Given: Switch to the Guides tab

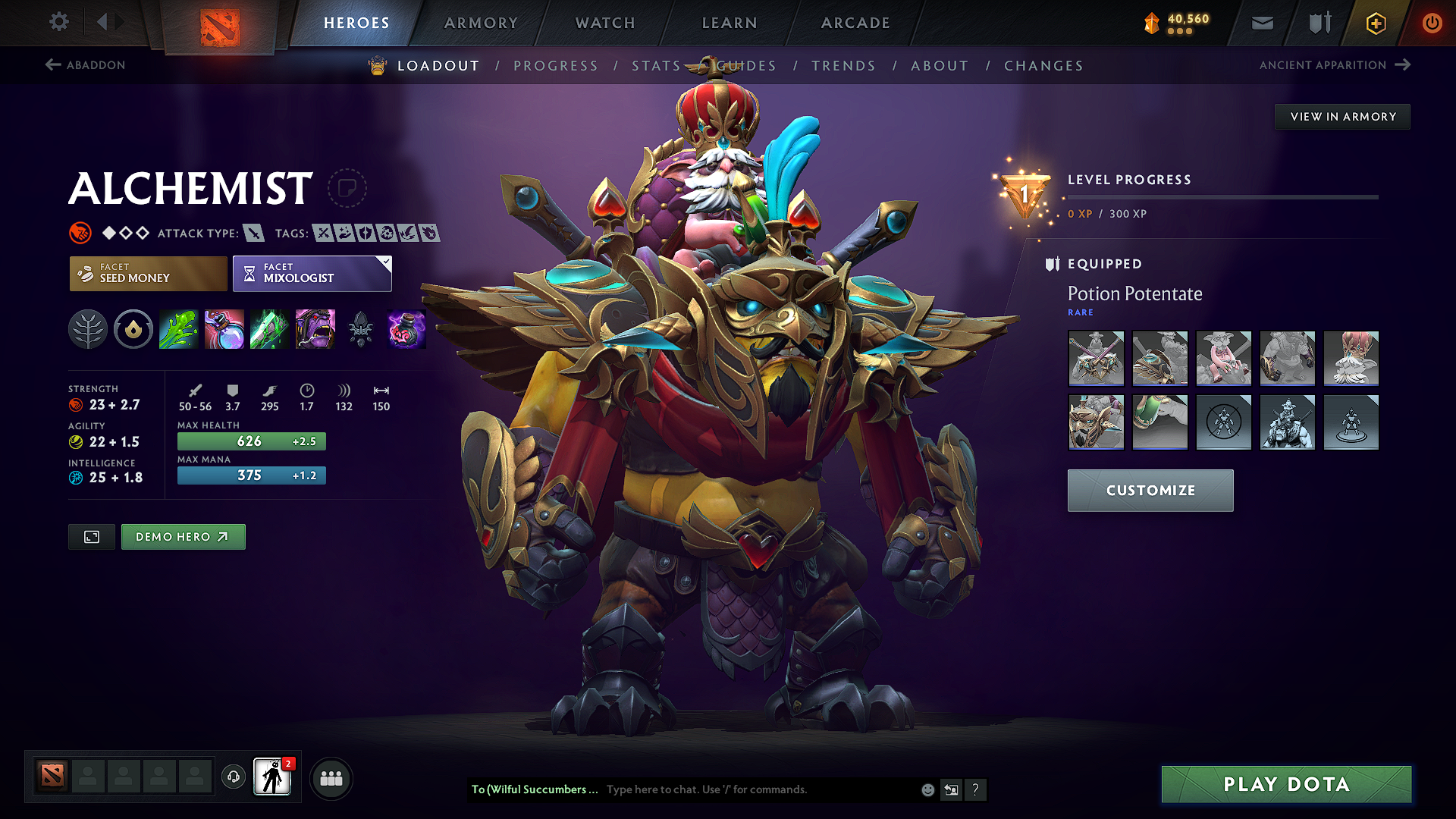Looking at the screenshot, I should (x=748, y=66).
